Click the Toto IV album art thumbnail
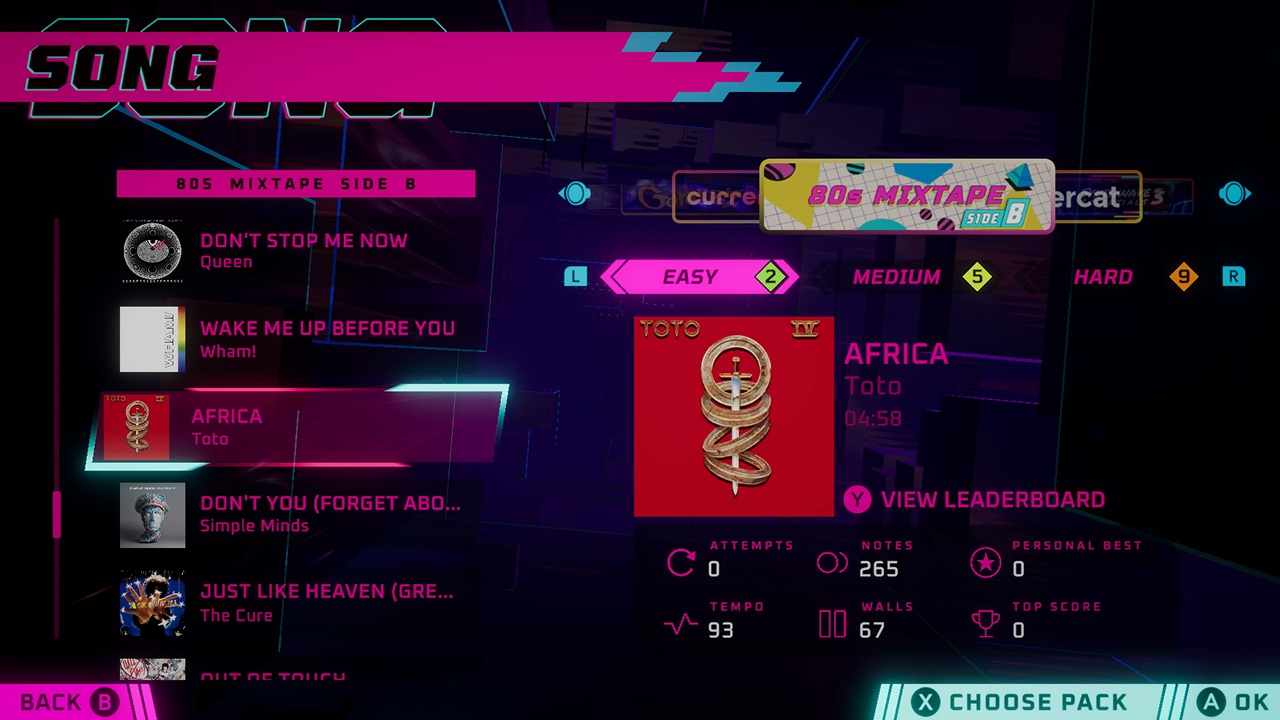 point(733,416)
